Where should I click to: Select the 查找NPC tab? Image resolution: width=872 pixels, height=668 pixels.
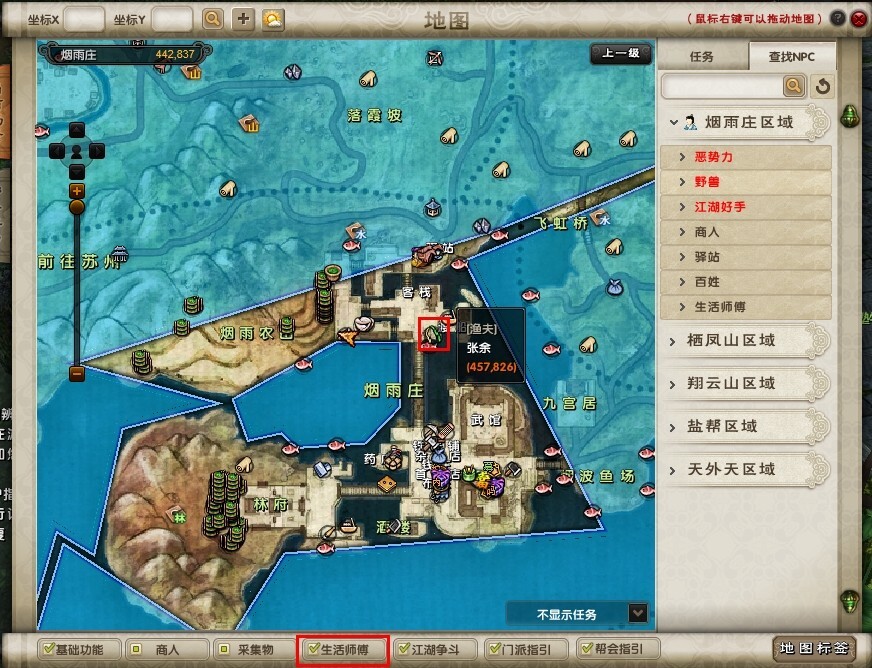click(789, 57)
